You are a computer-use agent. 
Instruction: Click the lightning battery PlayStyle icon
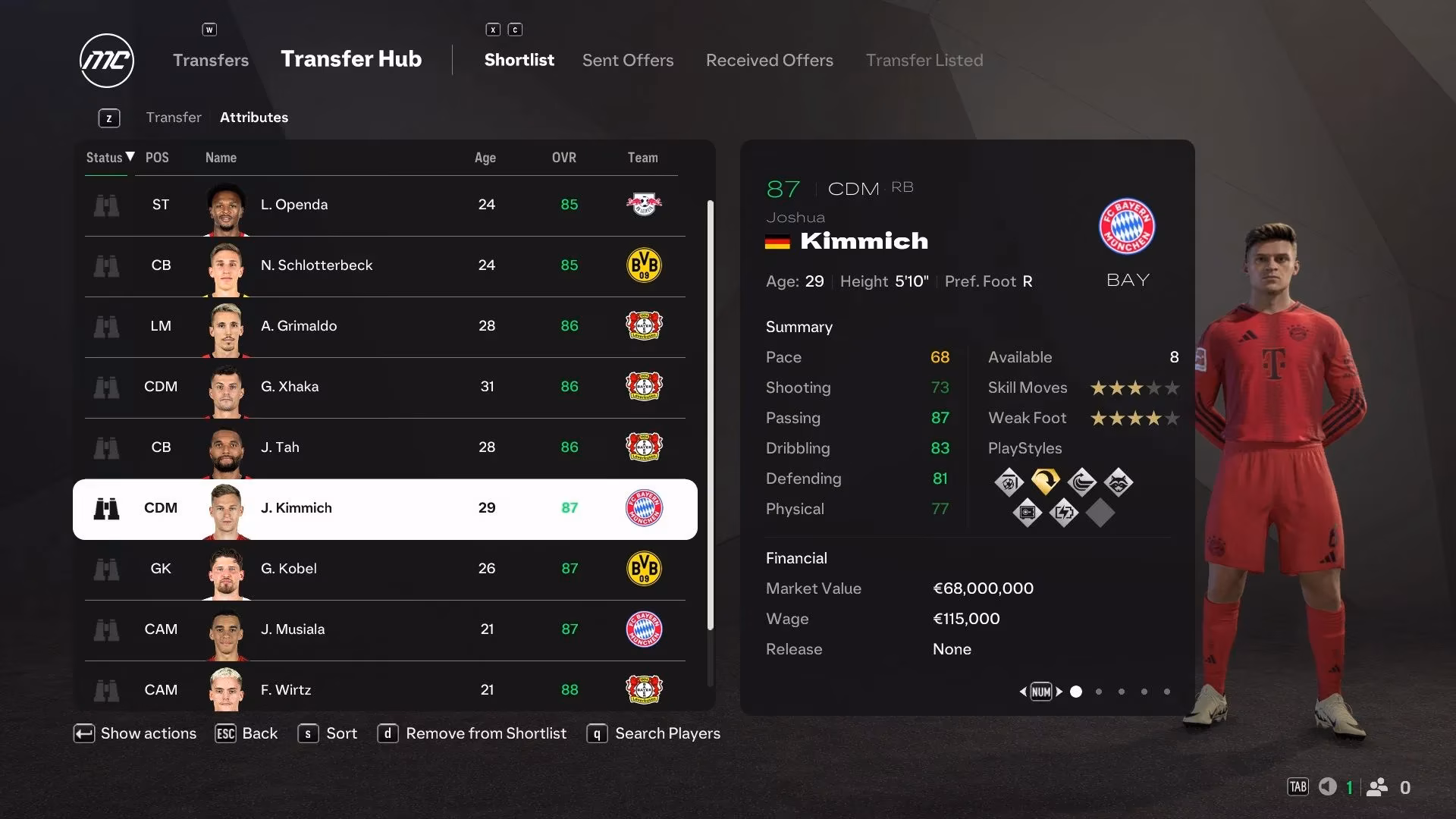[x=1064, y=513]
